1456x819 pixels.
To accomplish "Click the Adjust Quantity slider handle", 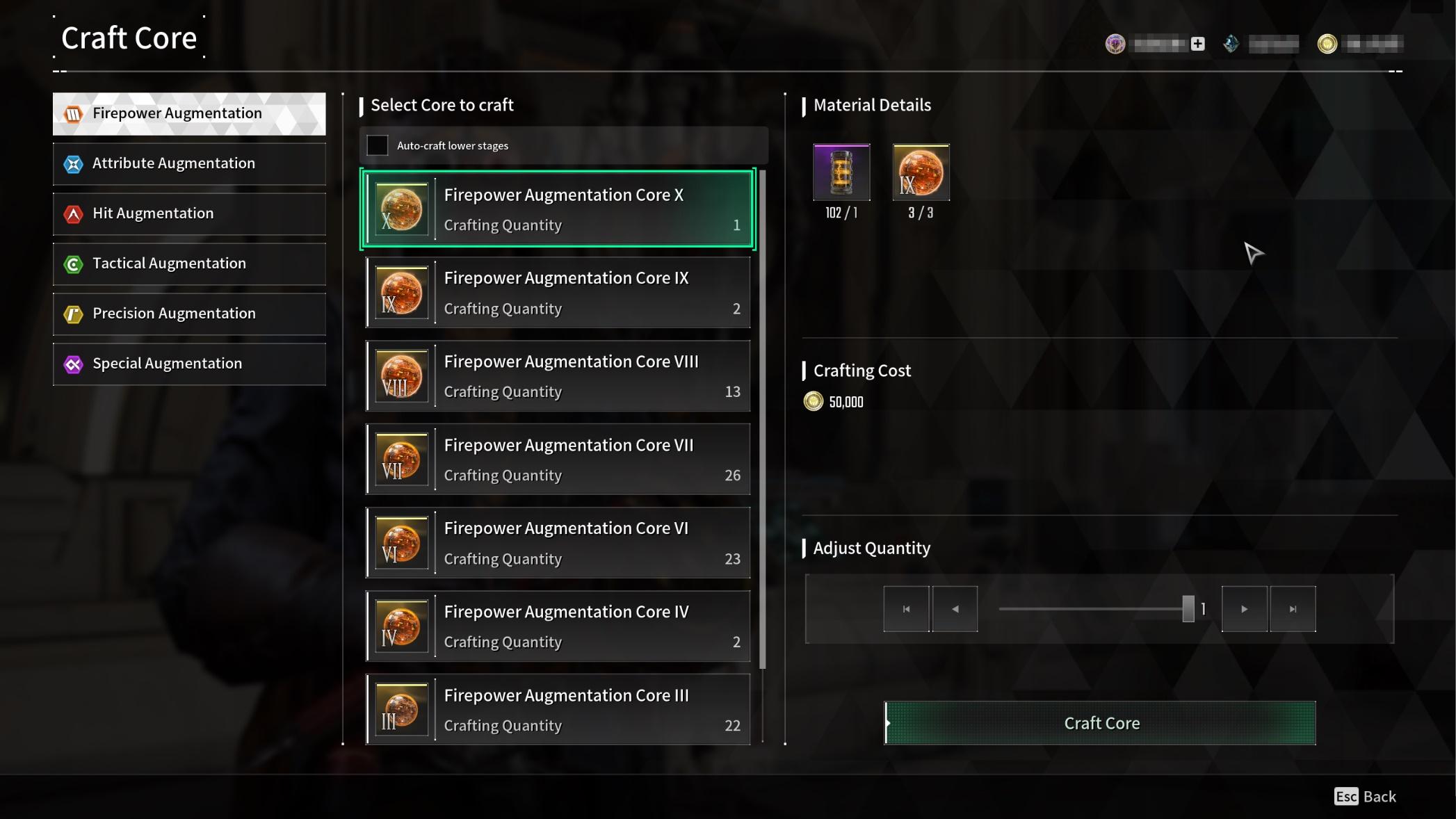I will [x=1189, y=608].
